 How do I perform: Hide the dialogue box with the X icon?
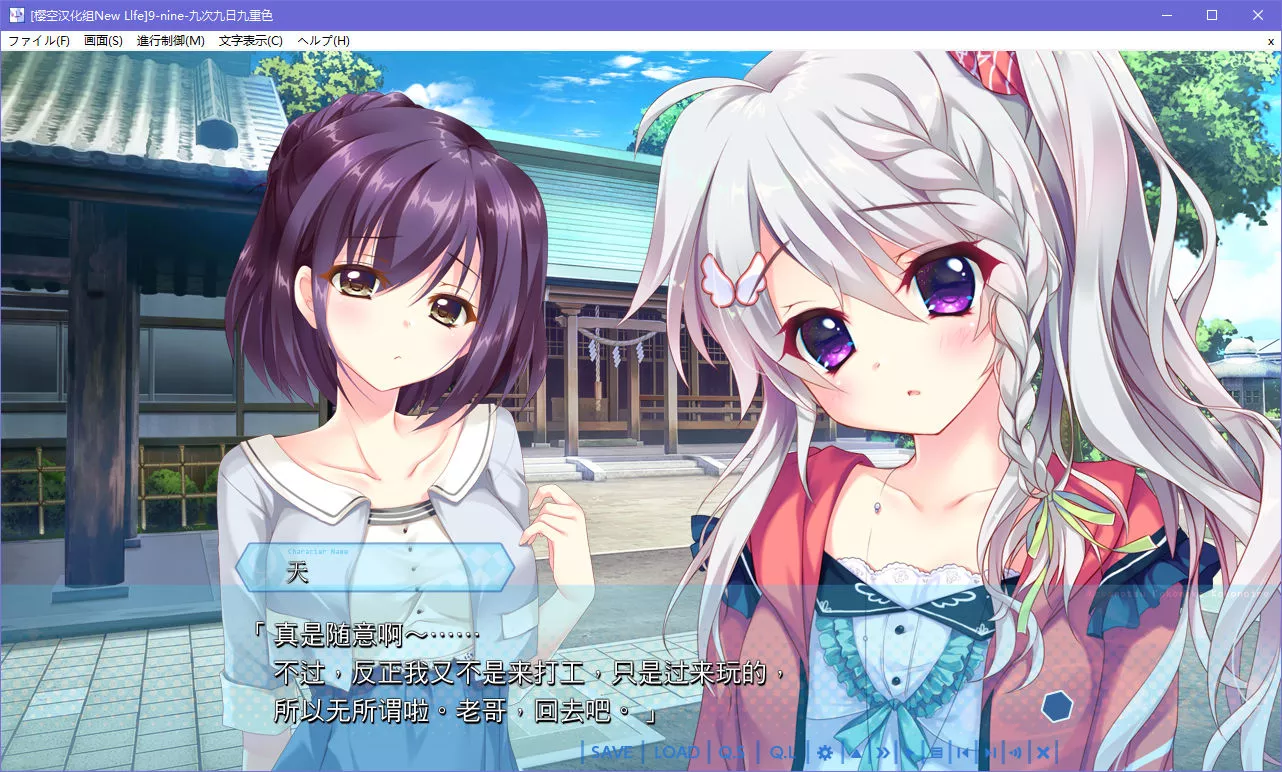(x=1042, y=752)
